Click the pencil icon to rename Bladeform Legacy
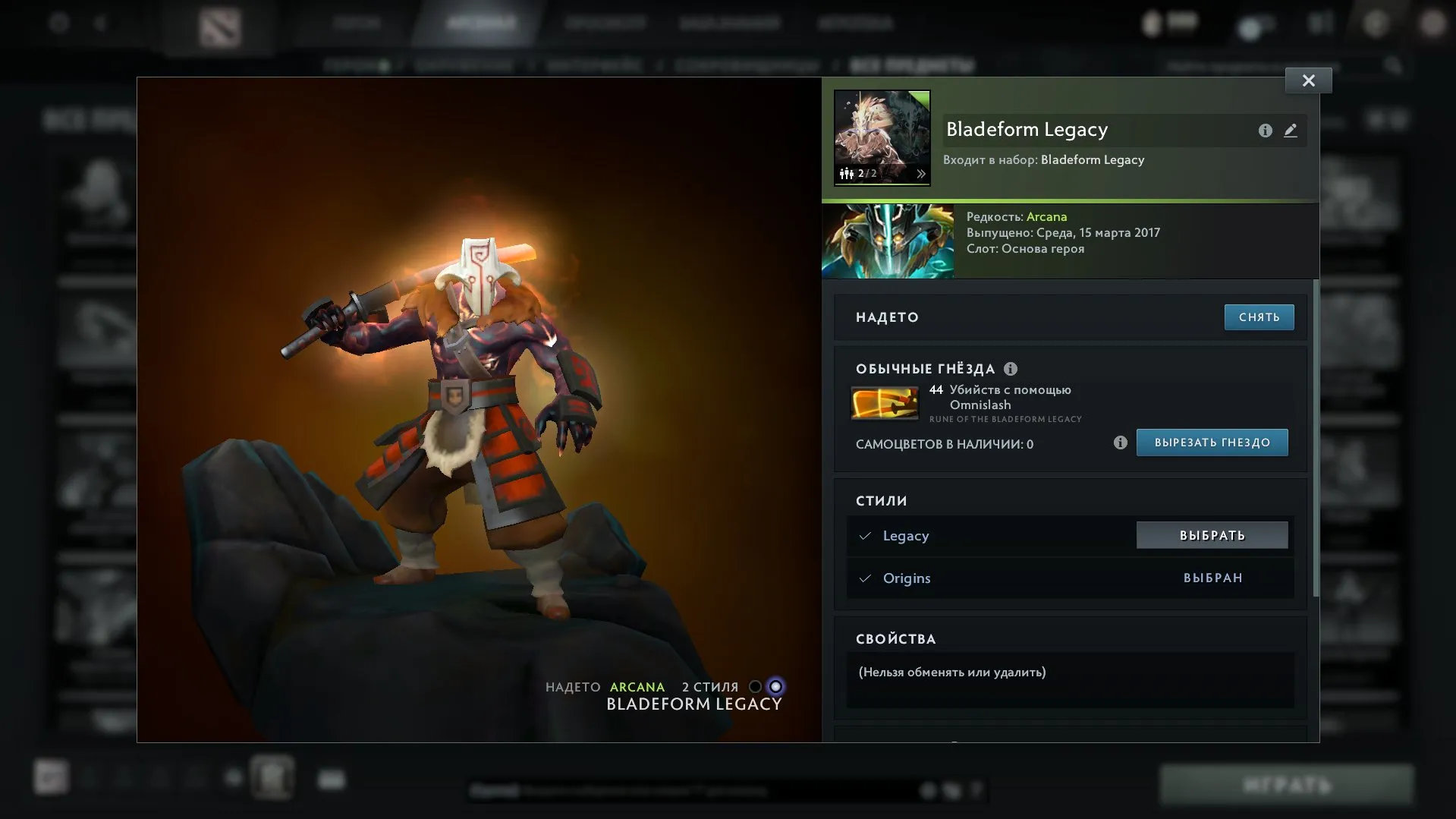Screen dimensions: 1456x819 [1292, 130]
